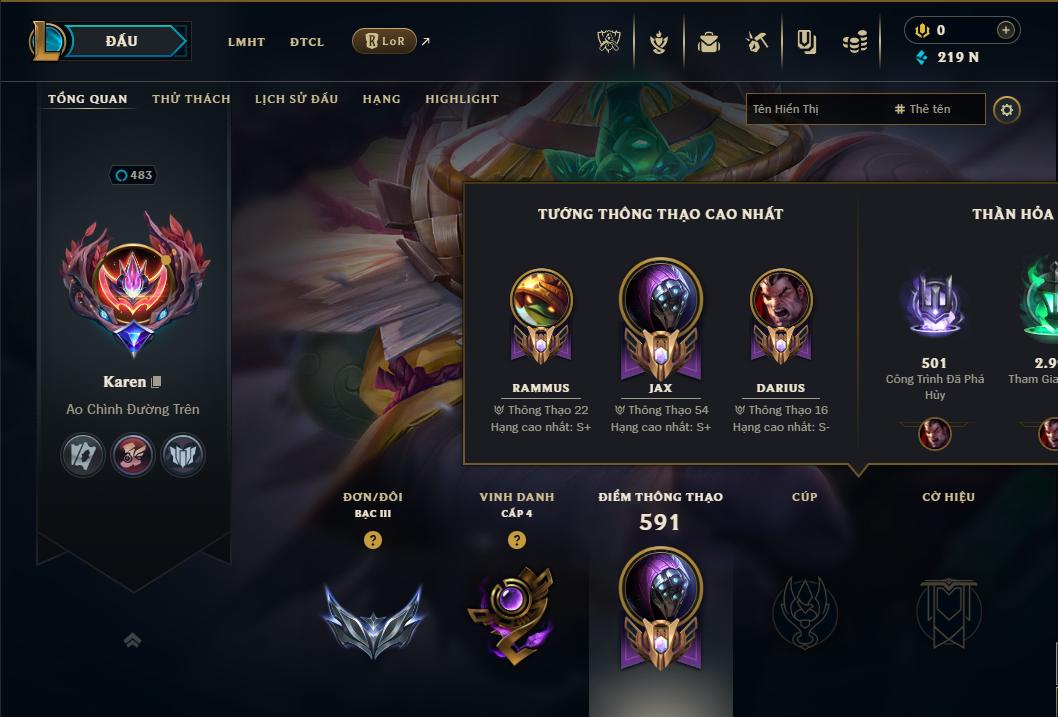Switch to the THỬ THÁCH tab
This screenshot has width=1058, height=717.
[x=191, y=99]
